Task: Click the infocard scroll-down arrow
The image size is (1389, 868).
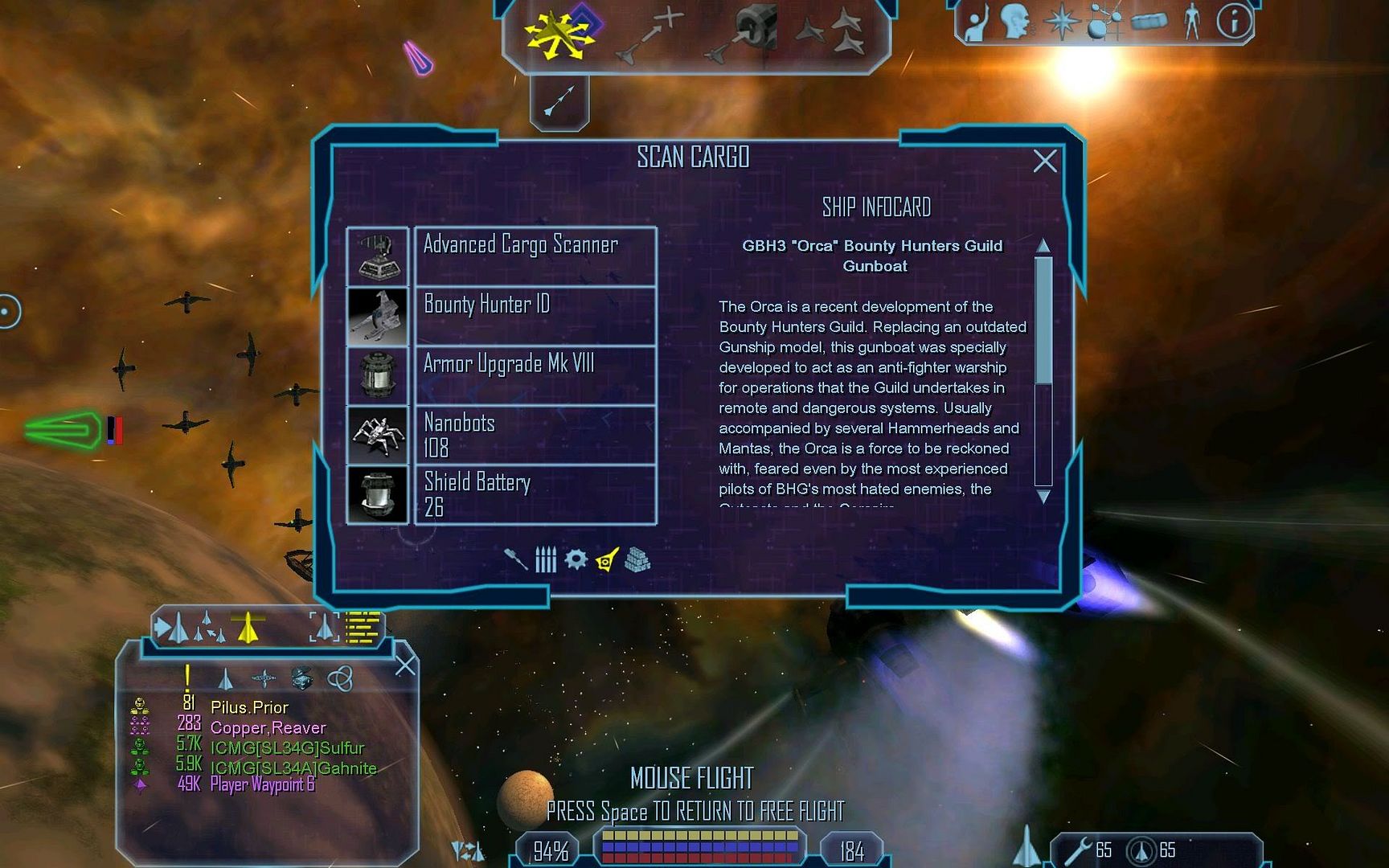Action: point(1043,497)
